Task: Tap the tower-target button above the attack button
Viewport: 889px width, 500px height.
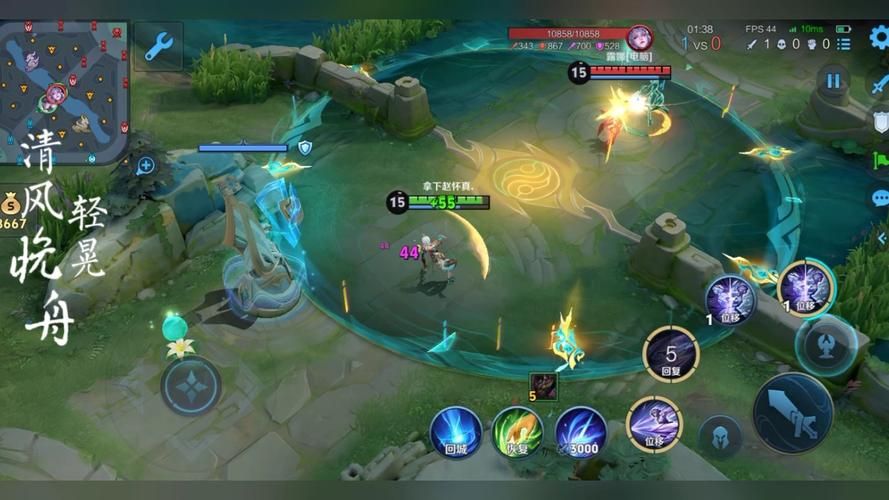Action: [x=825, y=343]
